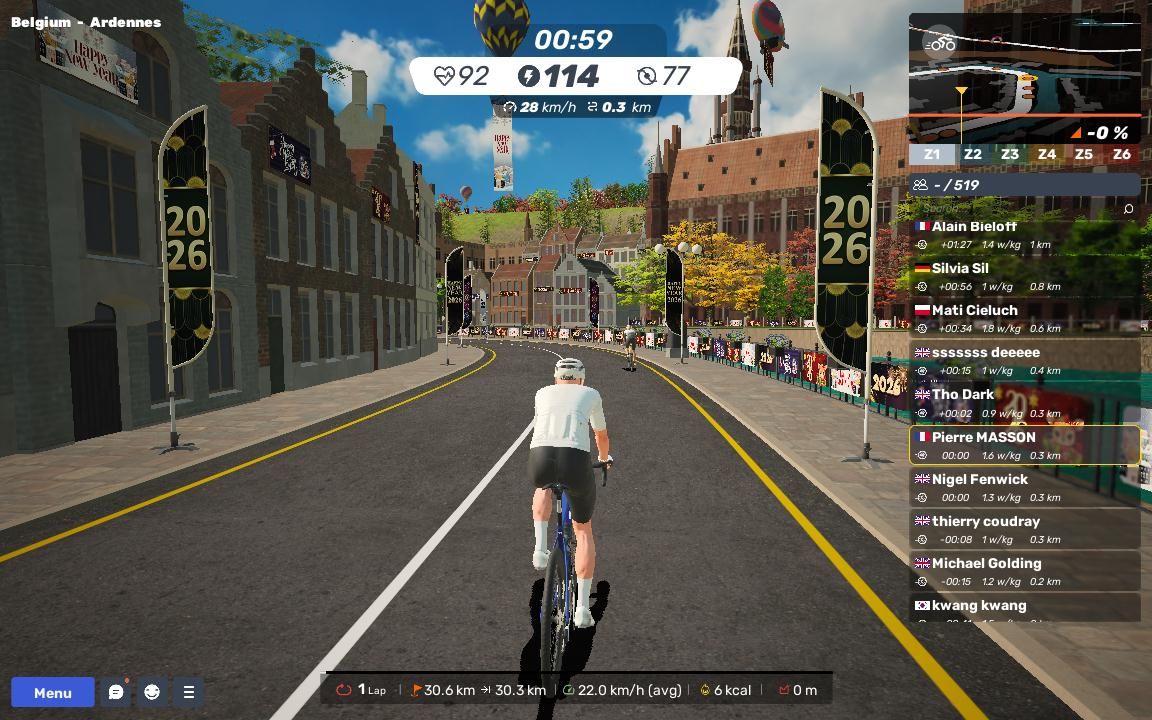Open the chat messages bubble icon

coord(116,692)
